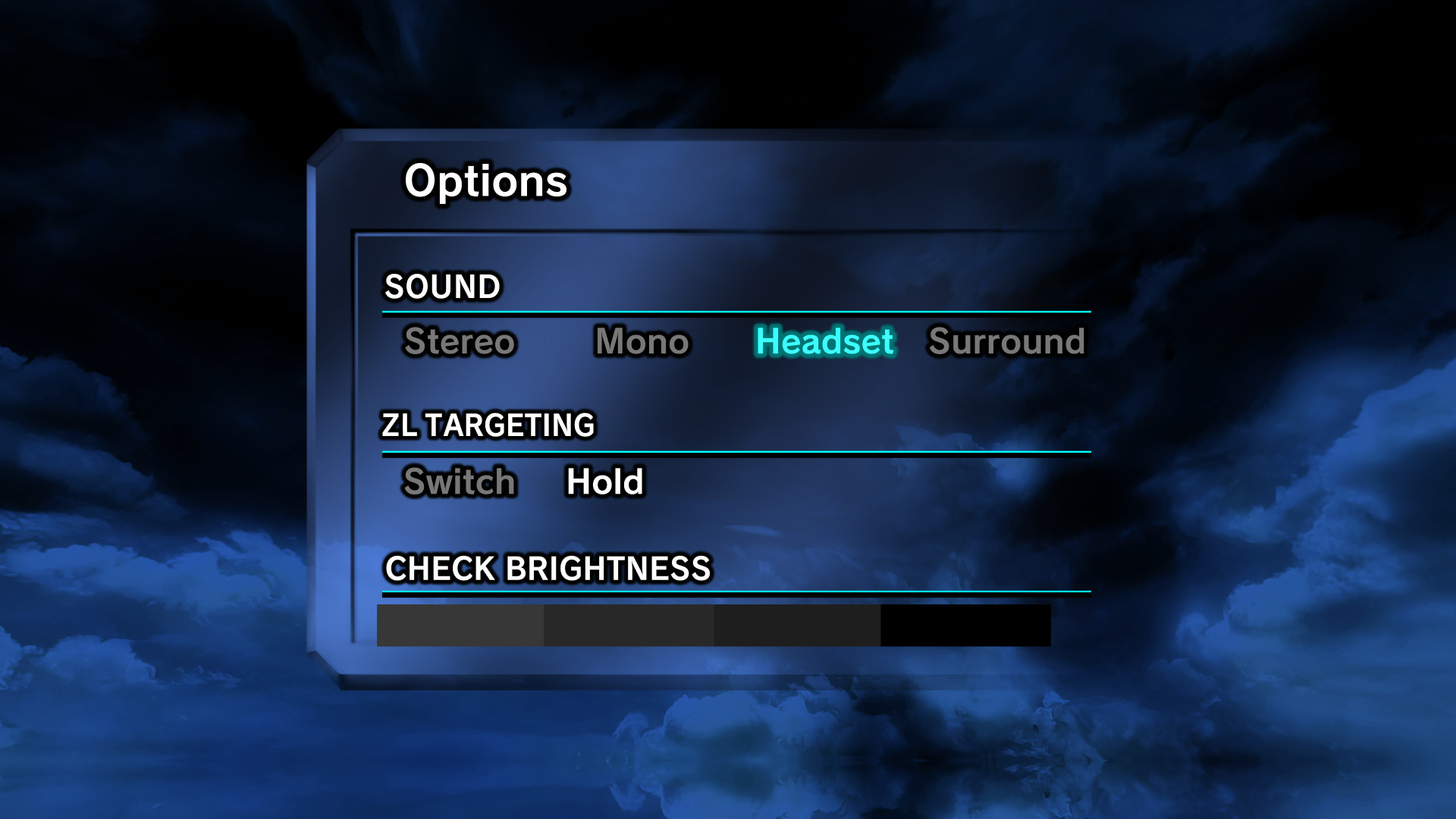Set ZL Targeting to Hold
The height and width of the screenshot is (819, 1456).
[x=604, y=482]
